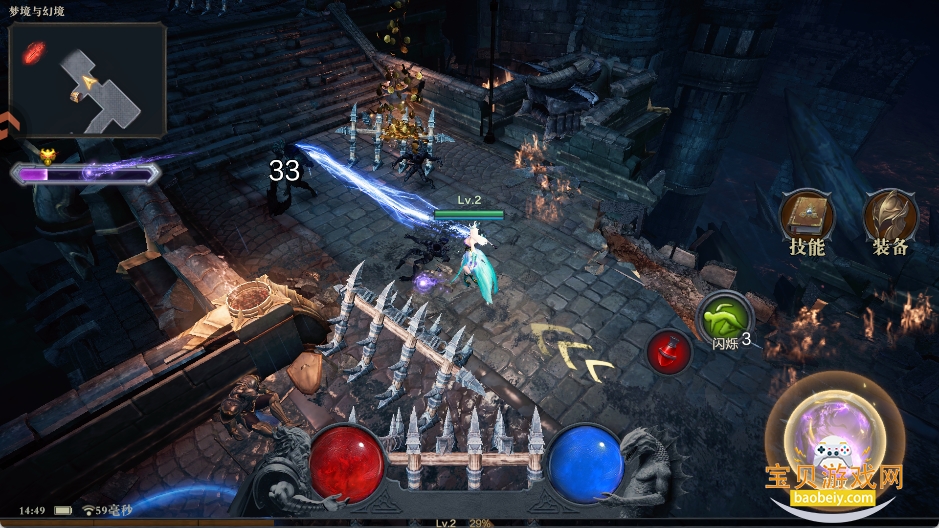
Task: Open the 装备 equipment menu
Action: pyautogui.click(x=889, y=215)
